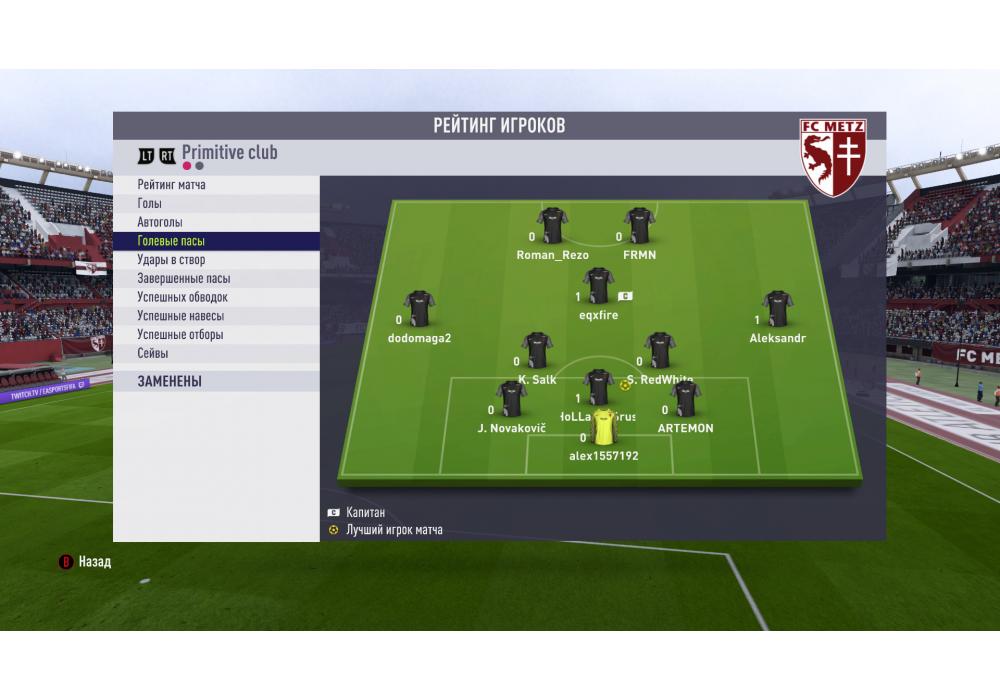Image resolution: width=1000 pixels, height=700 pixels.
Task: Select the Сейвы stat row
Action: [x=153, y=353]
